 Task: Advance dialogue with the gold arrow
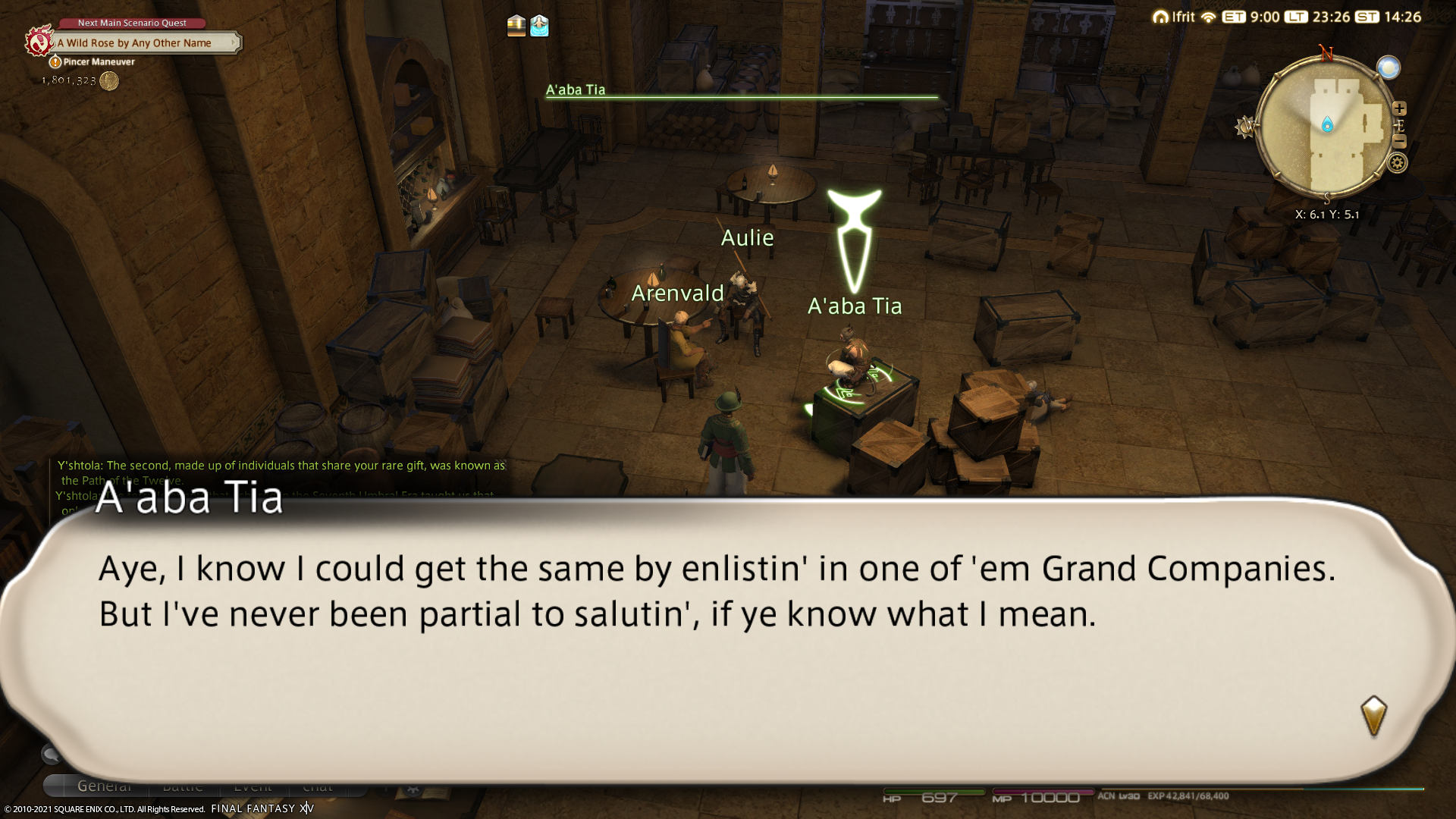tap(1373, 715)
